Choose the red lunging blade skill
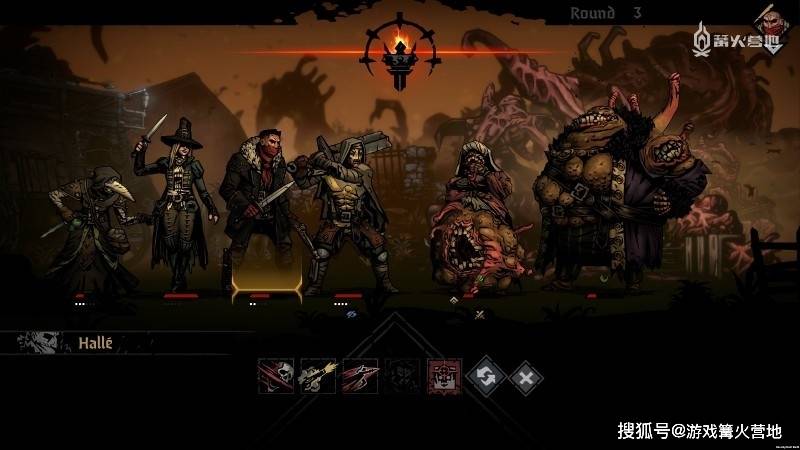The height and width of the screenshot is (450, 800). (x=360, y=377)
